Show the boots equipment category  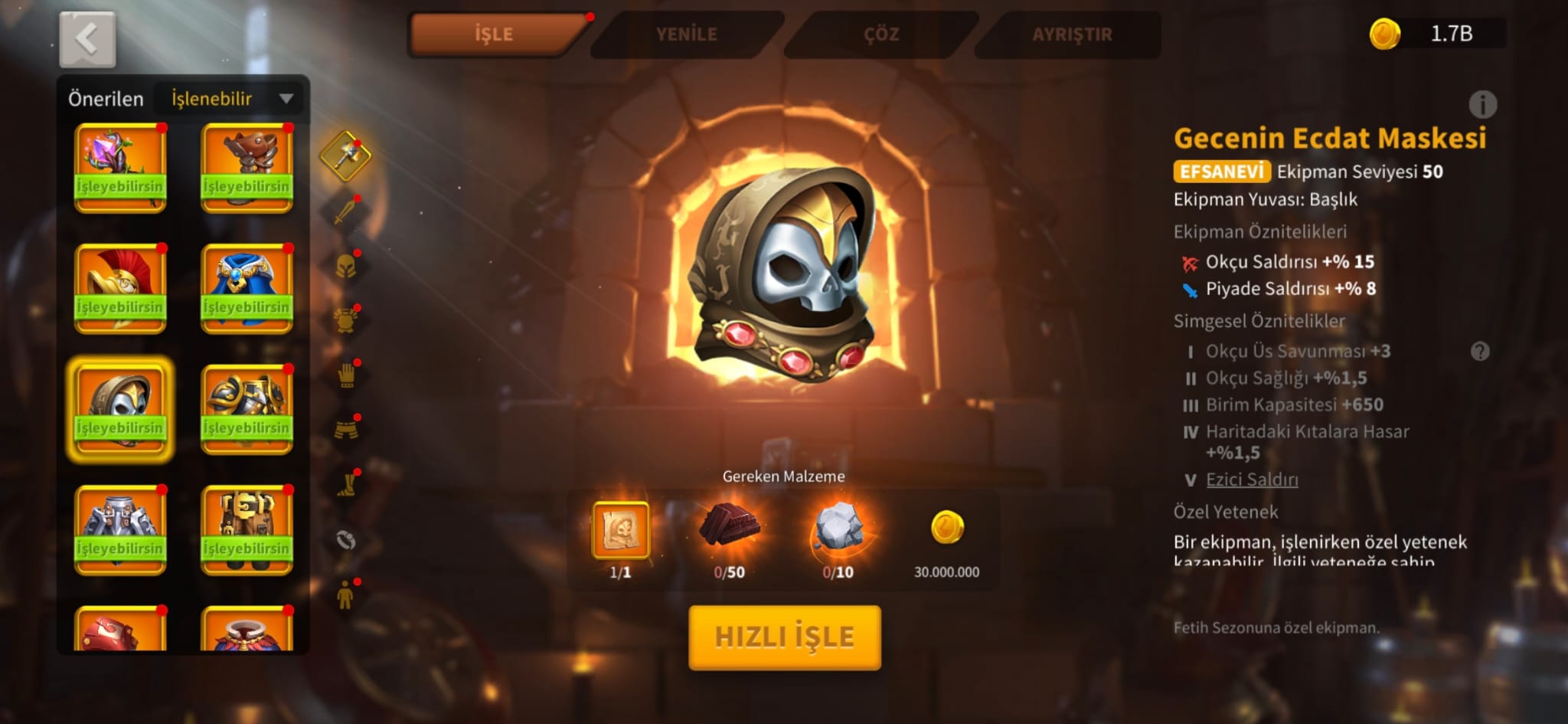[346, 484]
